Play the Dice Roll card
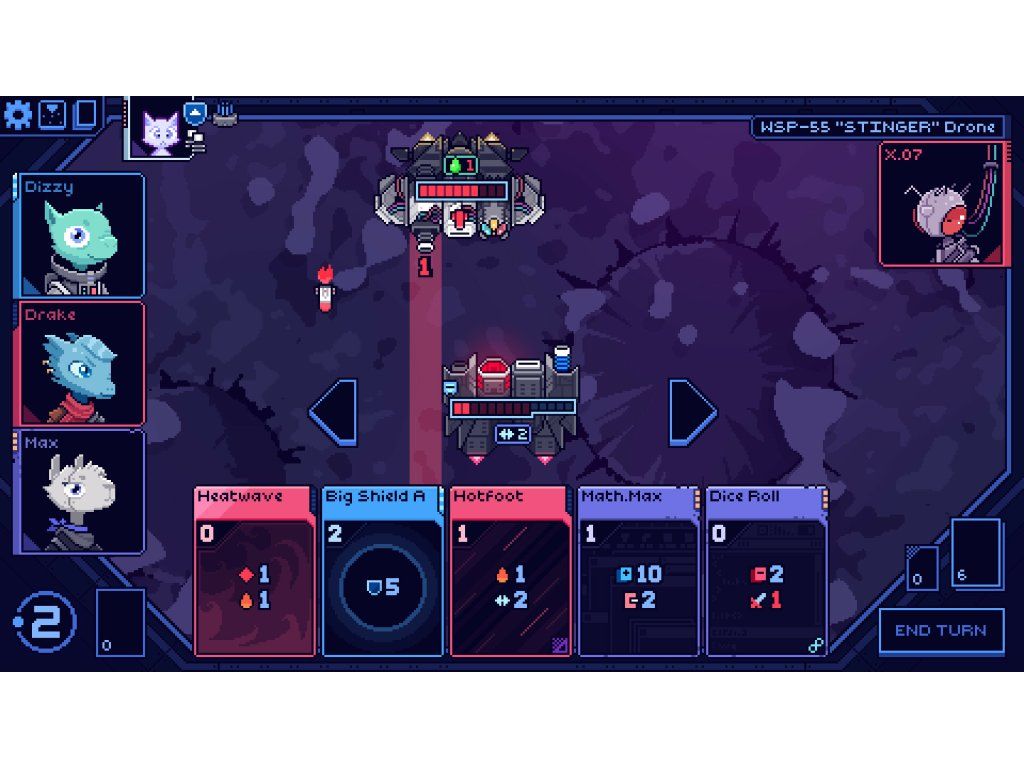The image size is (1024, 768). tap(768, 571)
